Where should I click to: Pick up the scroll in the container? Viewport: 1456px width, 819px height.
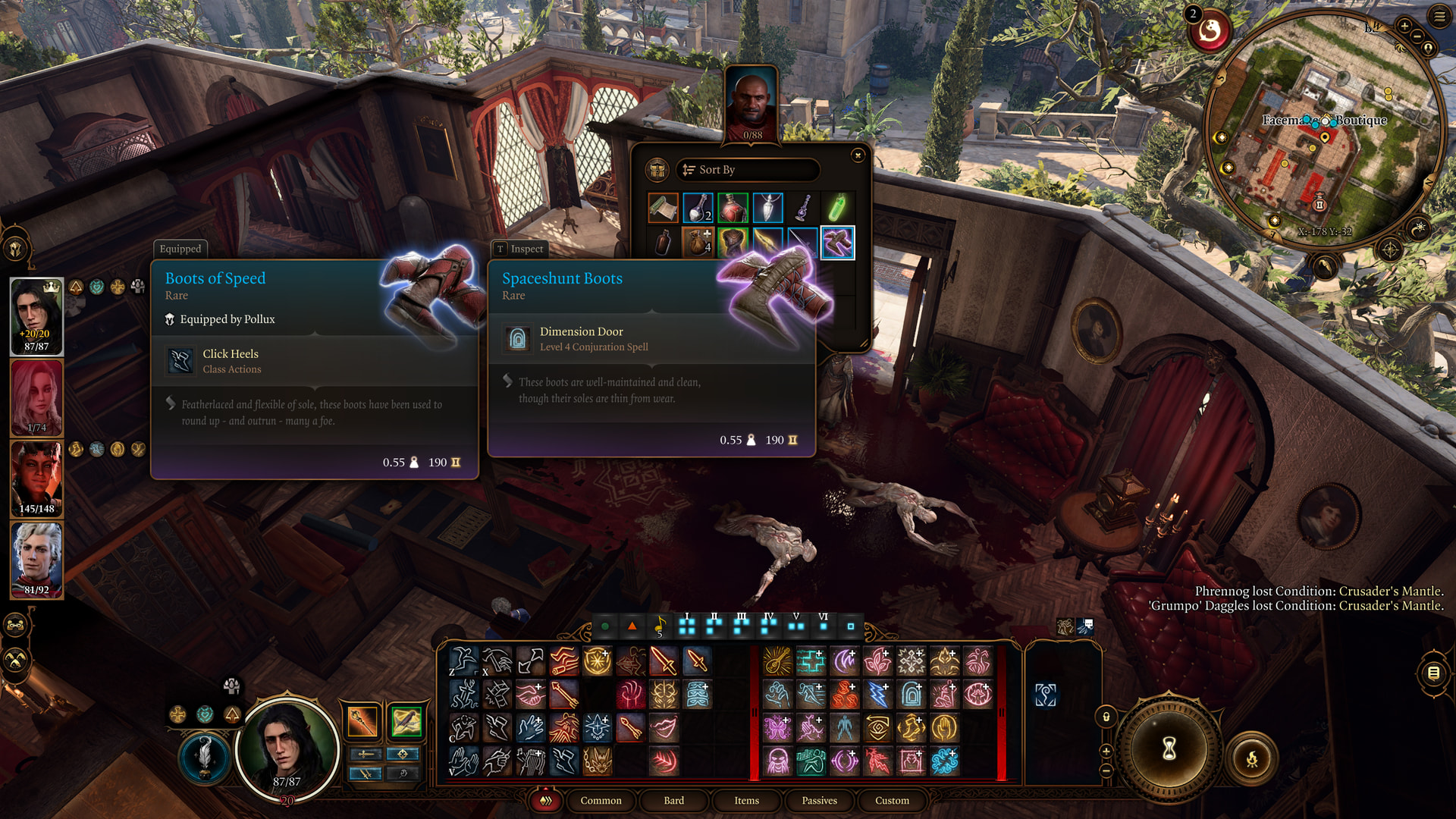click(663, 207)
